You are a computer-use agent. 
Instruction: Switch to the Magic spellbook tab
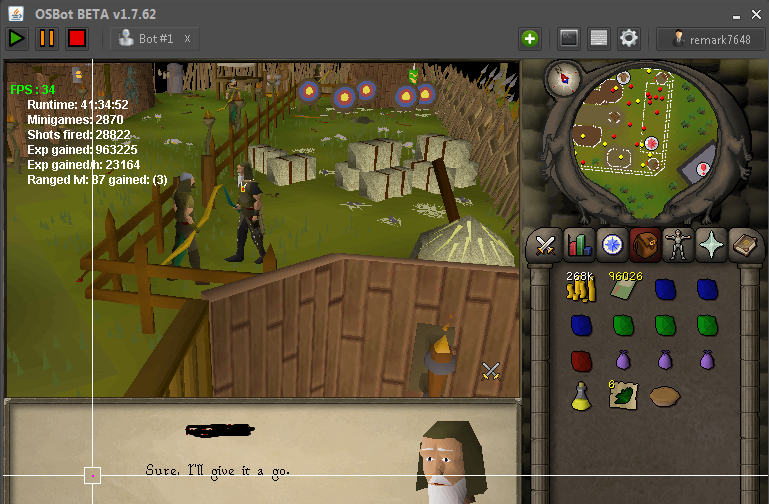[743, 244]
